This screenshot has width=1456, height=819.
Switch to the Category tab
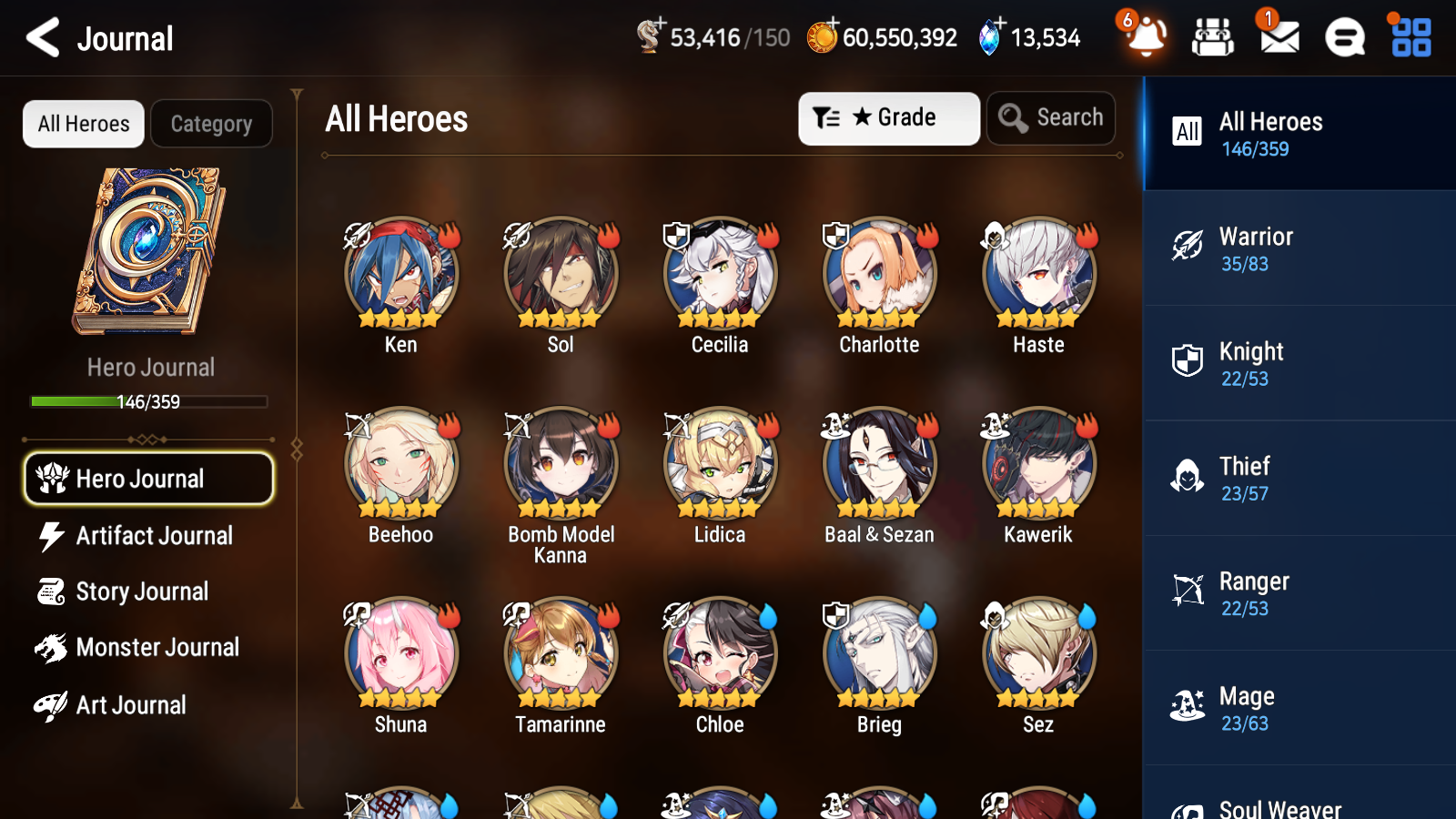click(212, 124)
